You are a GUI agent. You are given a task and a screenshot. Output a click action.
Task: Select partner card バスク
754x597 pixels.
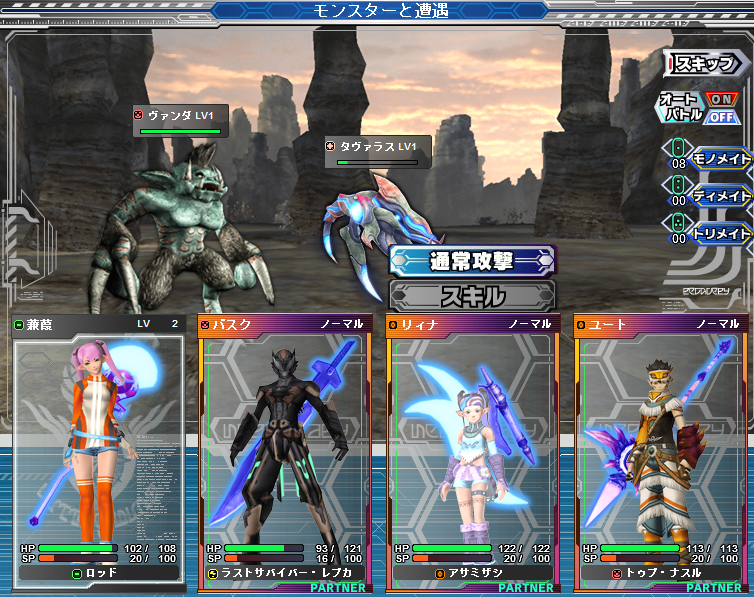[x=284, y=450]
